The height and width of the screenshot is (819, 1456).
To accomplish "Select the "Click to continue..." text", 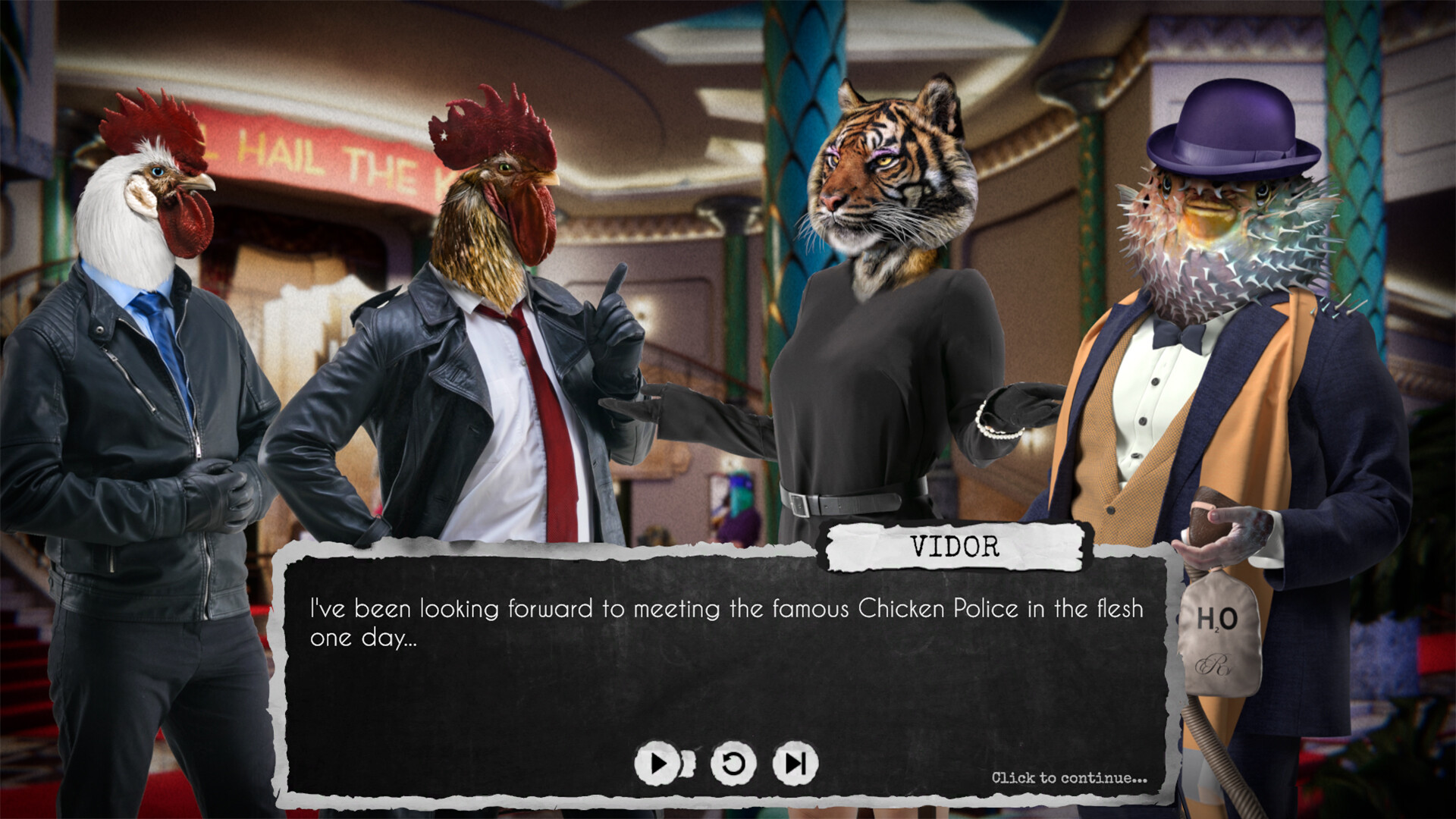I will (x=1070, y=777).
